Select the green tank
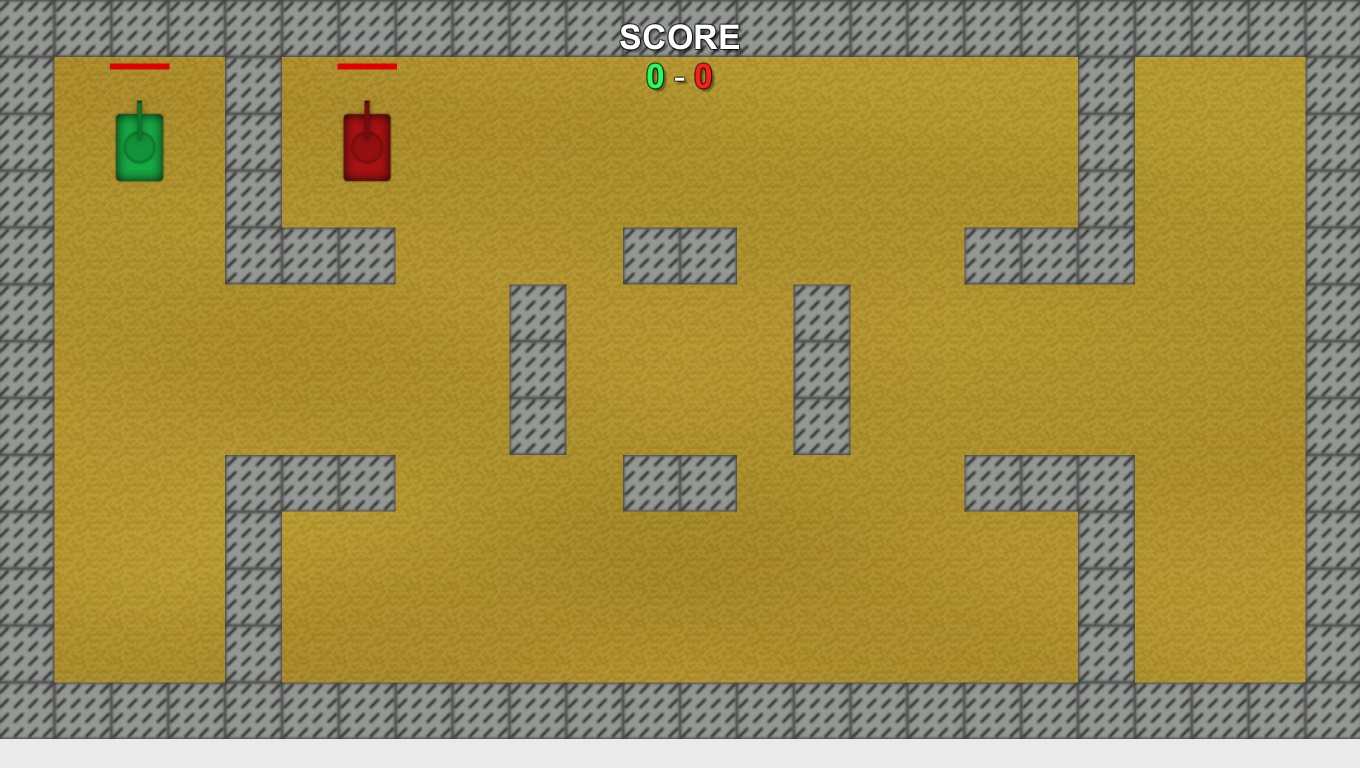This screenshot has width=1360, height=768. [x=139, y=148]
